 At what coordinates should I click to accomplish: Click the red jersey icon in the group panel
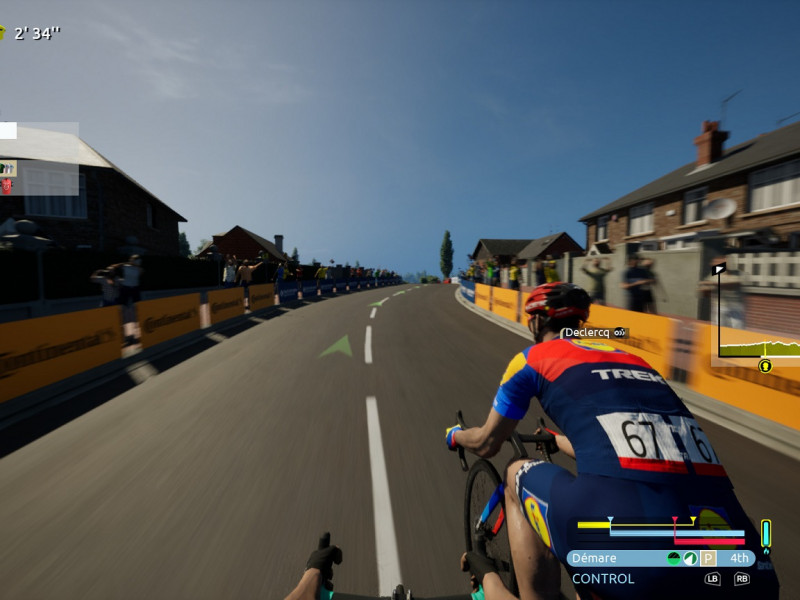coord(7,186)
